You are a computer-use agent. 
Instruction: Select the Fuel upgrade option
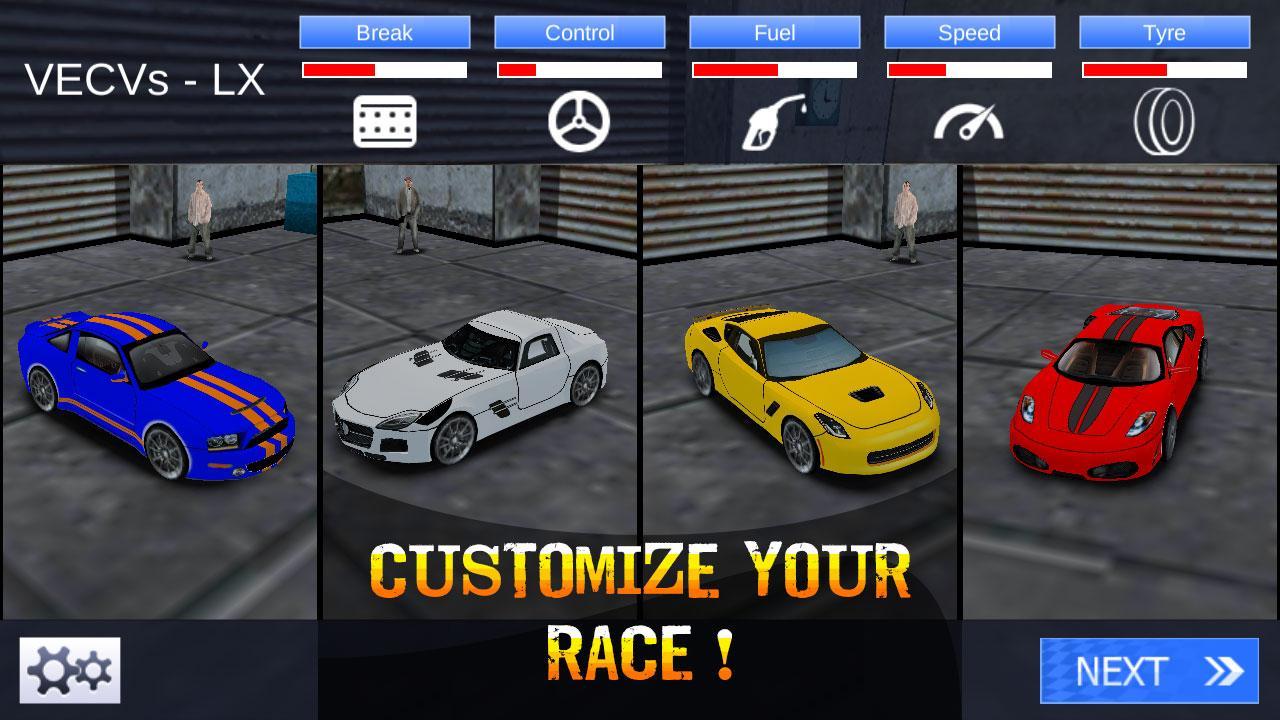click(774, 32)
